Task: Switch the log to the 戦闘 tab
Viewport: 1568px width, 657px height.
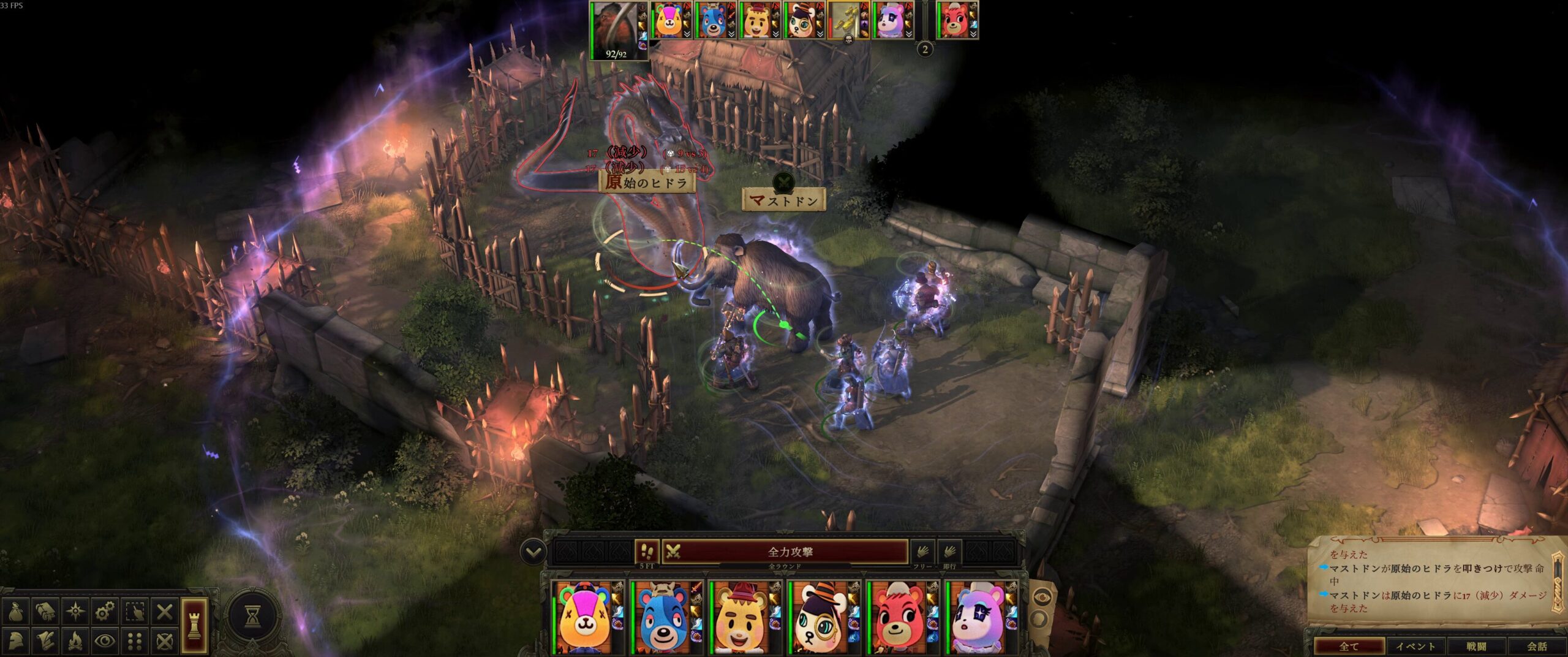Action: coord(1477,646)
